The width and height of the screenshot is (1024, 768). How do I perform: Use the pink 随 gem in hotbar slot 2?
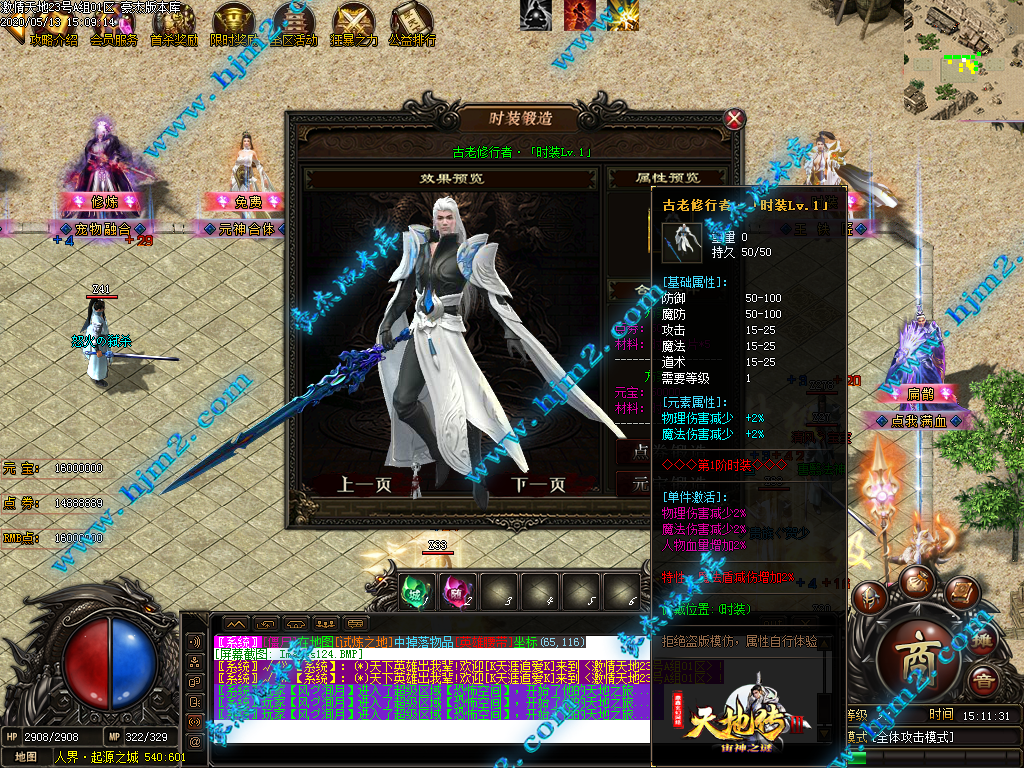tap(457, 590)
